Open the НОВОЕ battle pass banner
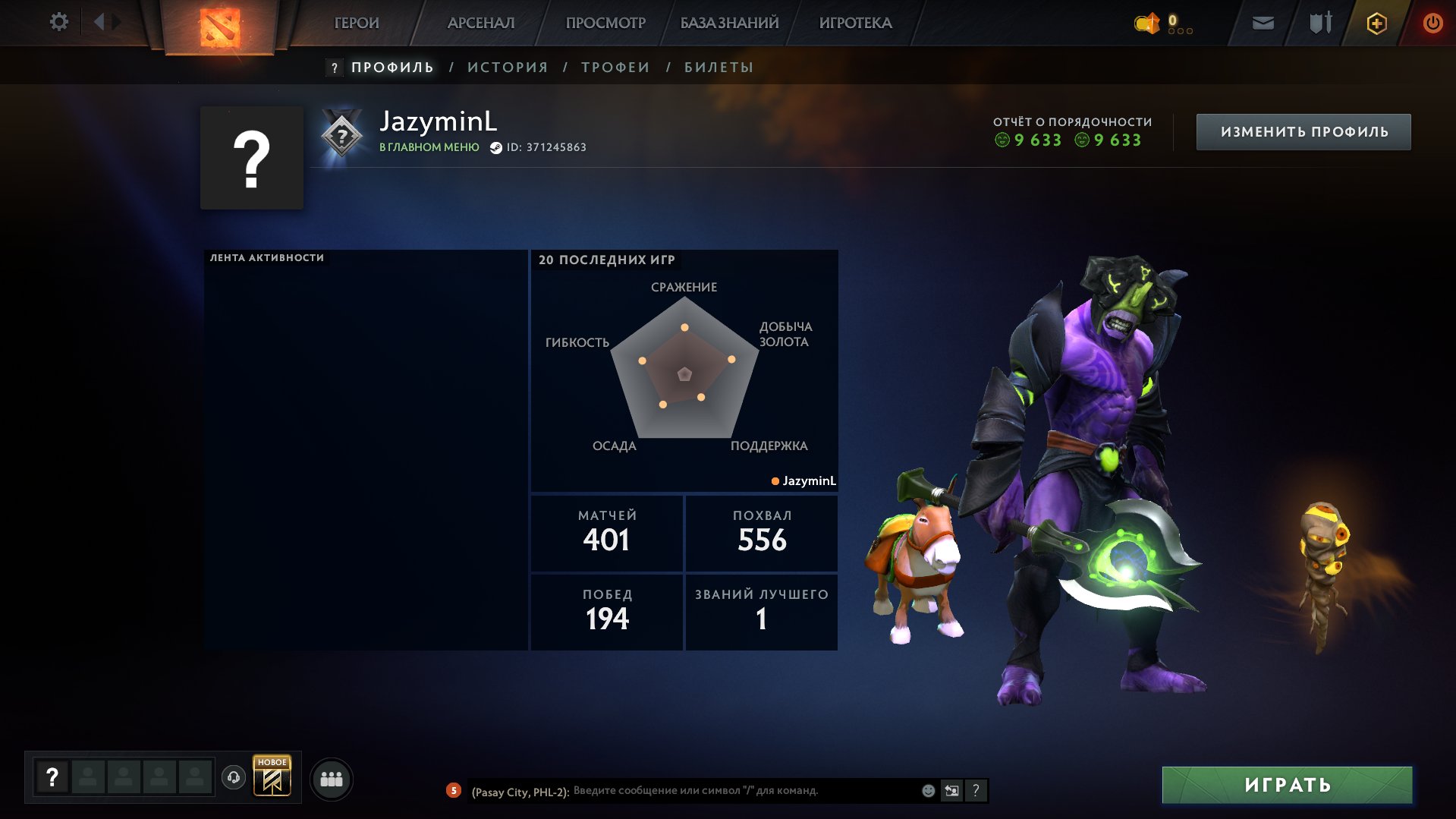The width and height of the screenshot is (1456, 819). point(271,778)
